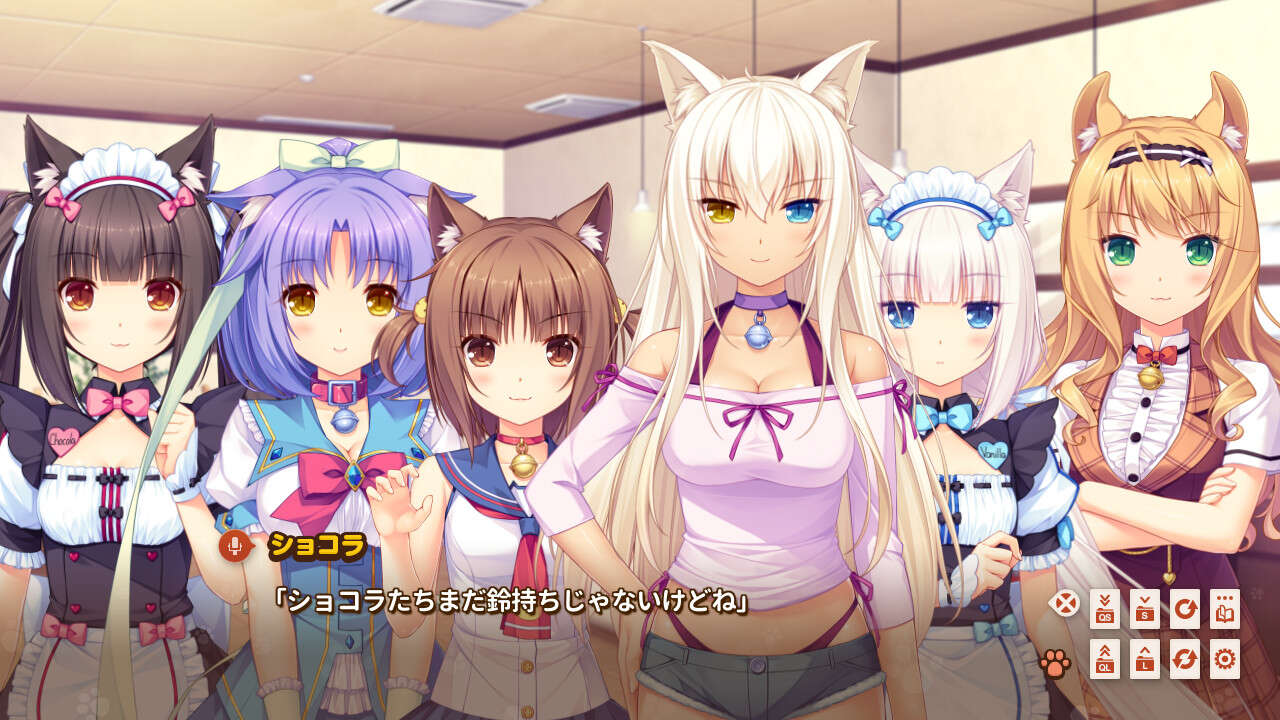Enable auto-play mode with the circular arrow icon
This screenshot has height=720, width=1280.
point(1185,609)
